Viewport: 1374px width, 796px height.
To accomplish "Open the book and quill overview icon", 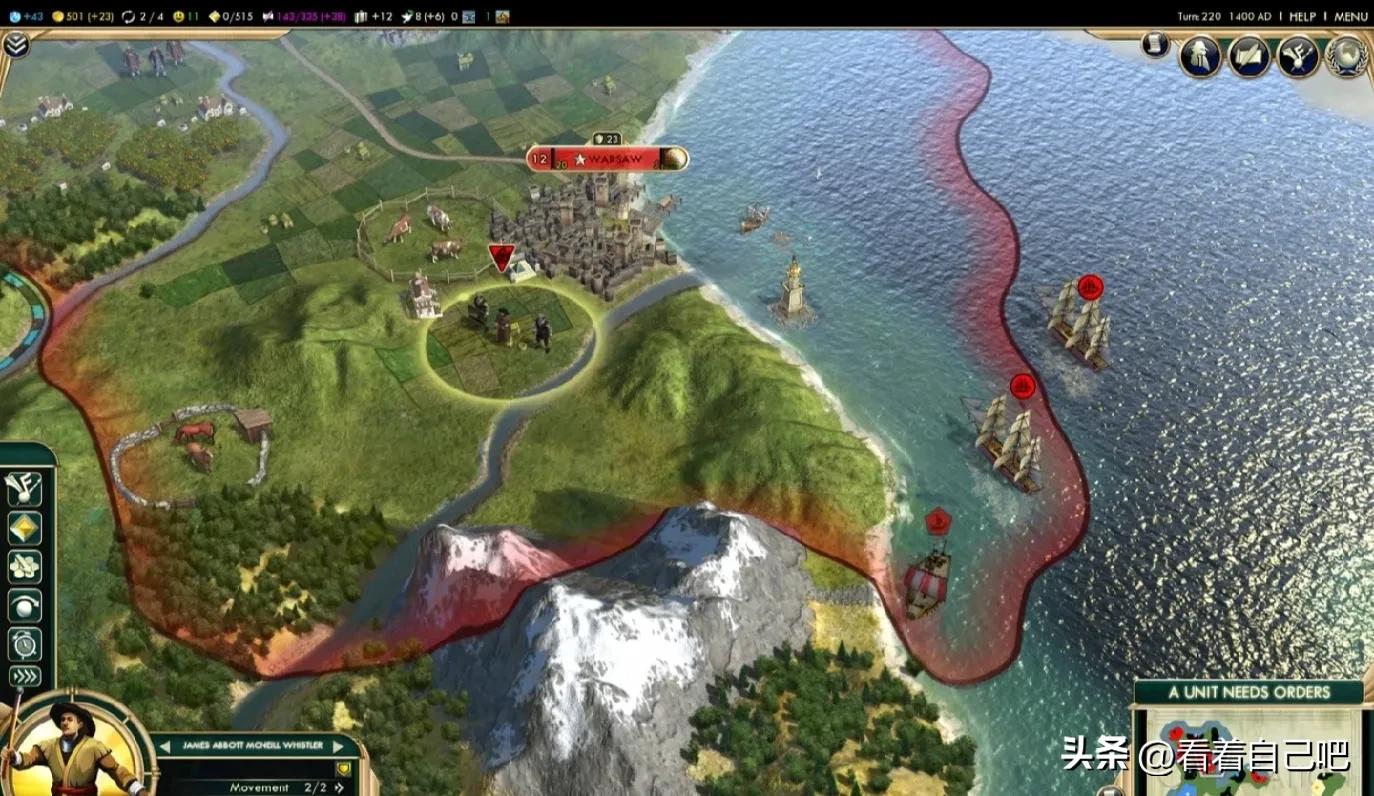I will [1249, 56].
